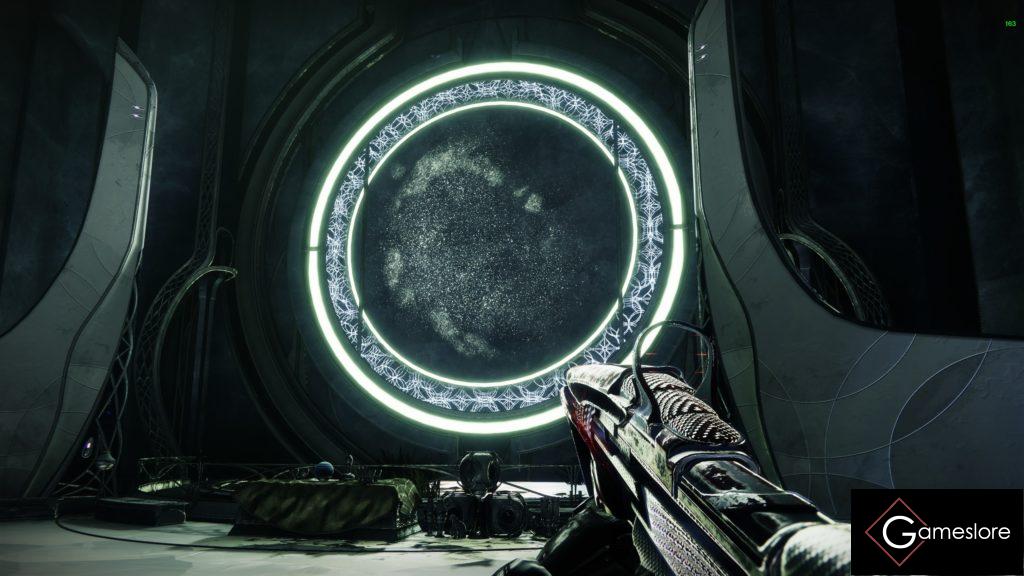This screenshot has height=576, width=1024.
Task: Click the Gameslore logo watermark
Action: pos(937,532)
